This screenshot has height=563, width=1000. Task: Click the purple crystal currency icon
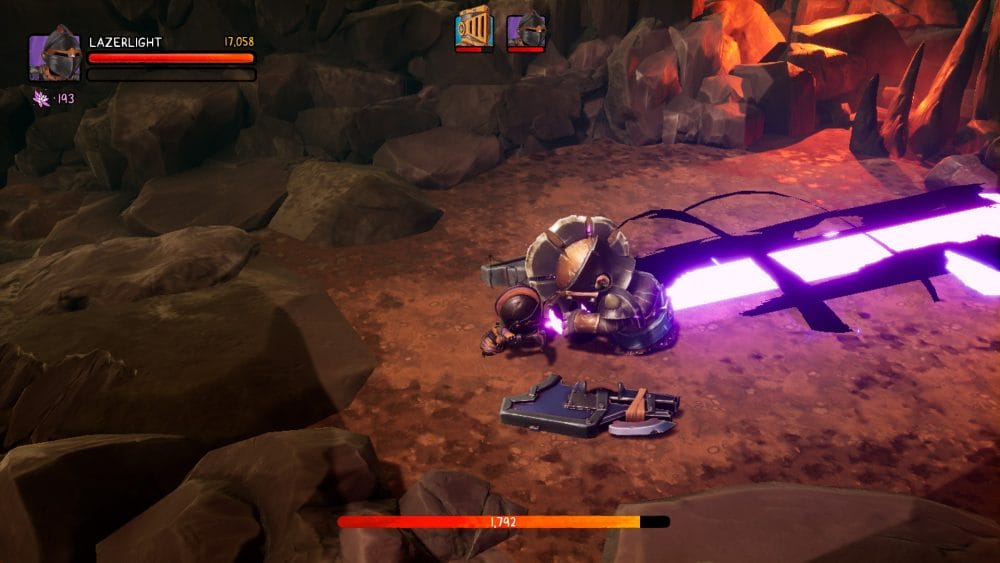42,98
